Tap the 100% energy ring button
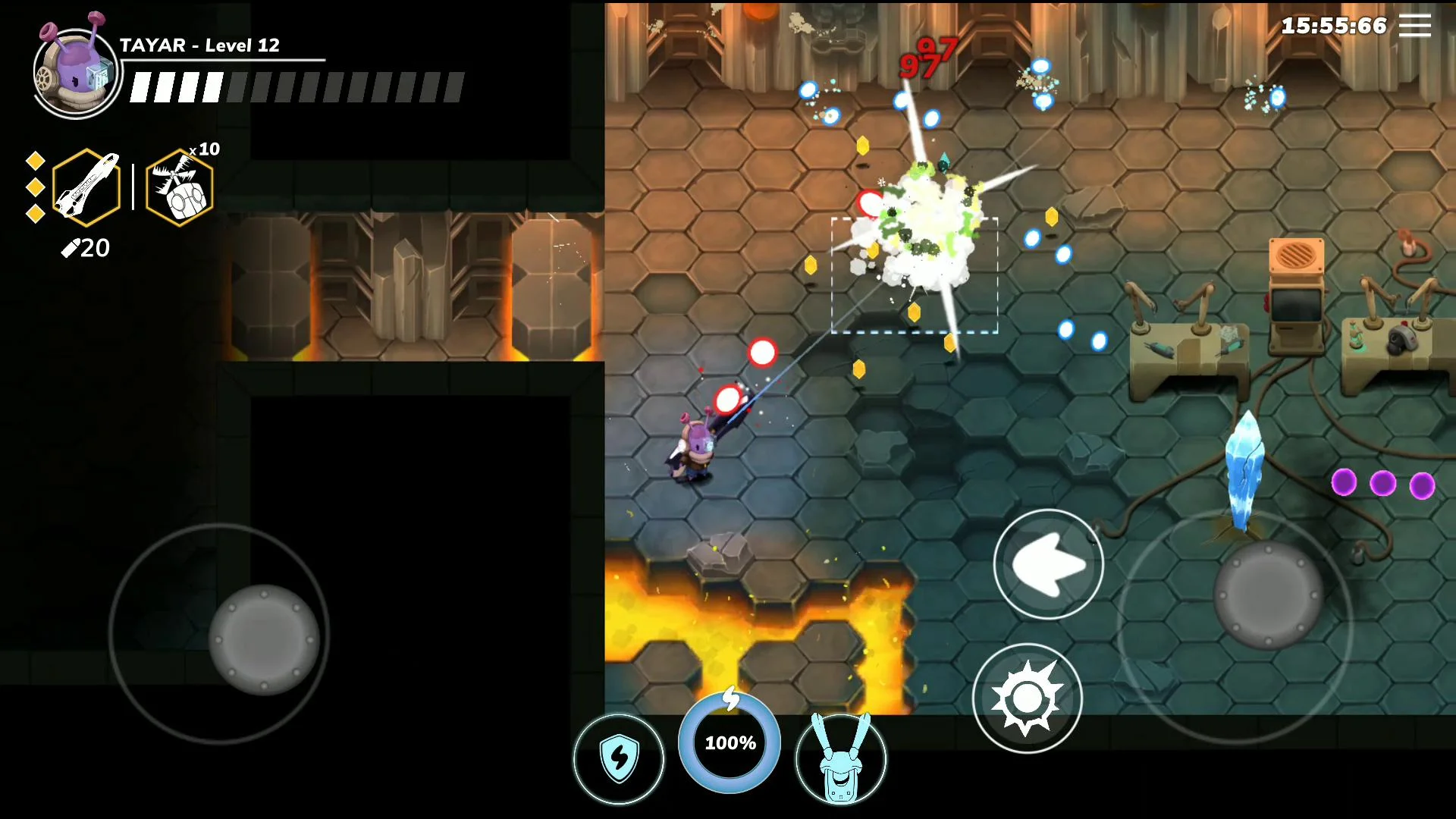The image size is (1456, 819). tap(728, 743)
